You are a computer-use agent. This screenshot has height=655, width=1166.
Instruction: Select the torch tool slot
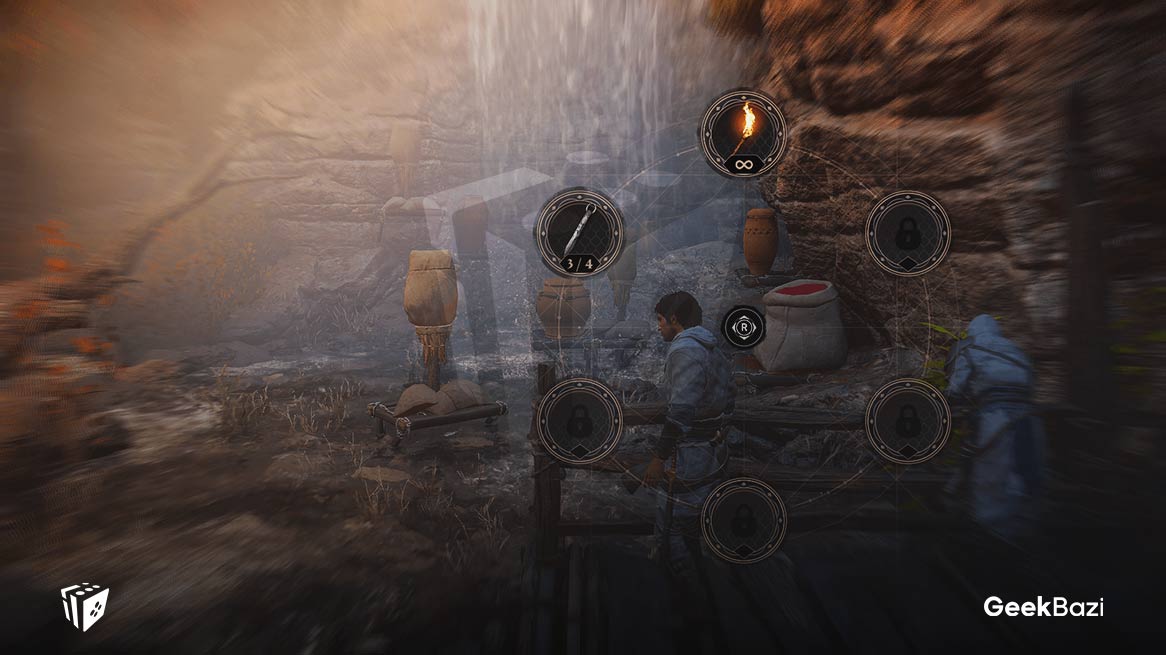pos(743,134)
